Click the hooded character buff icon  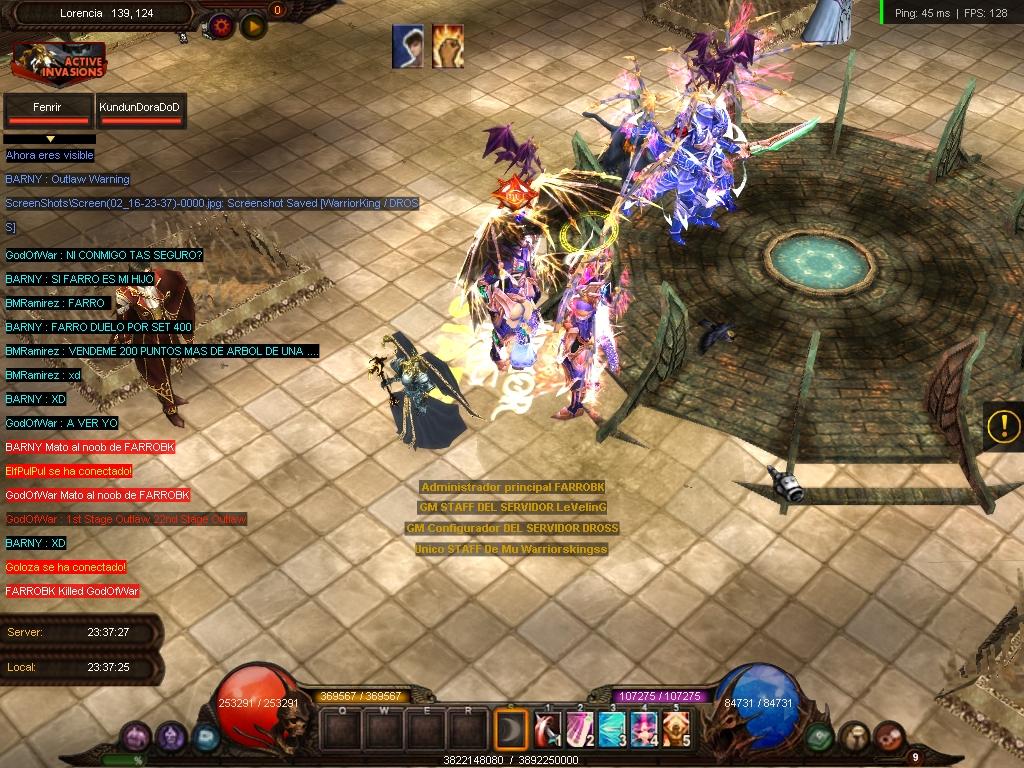tap(407, 46)
